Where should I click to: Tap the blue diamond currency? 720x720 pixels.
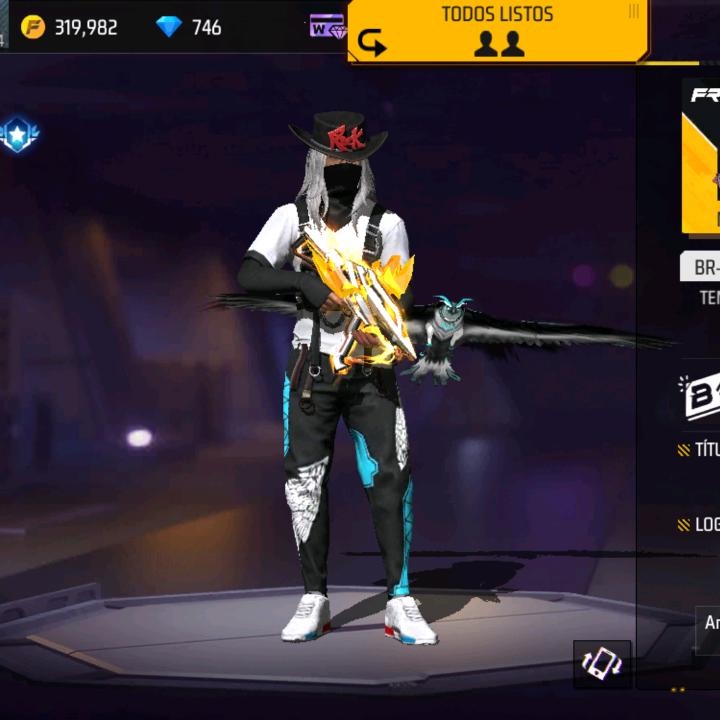point(189,27)
